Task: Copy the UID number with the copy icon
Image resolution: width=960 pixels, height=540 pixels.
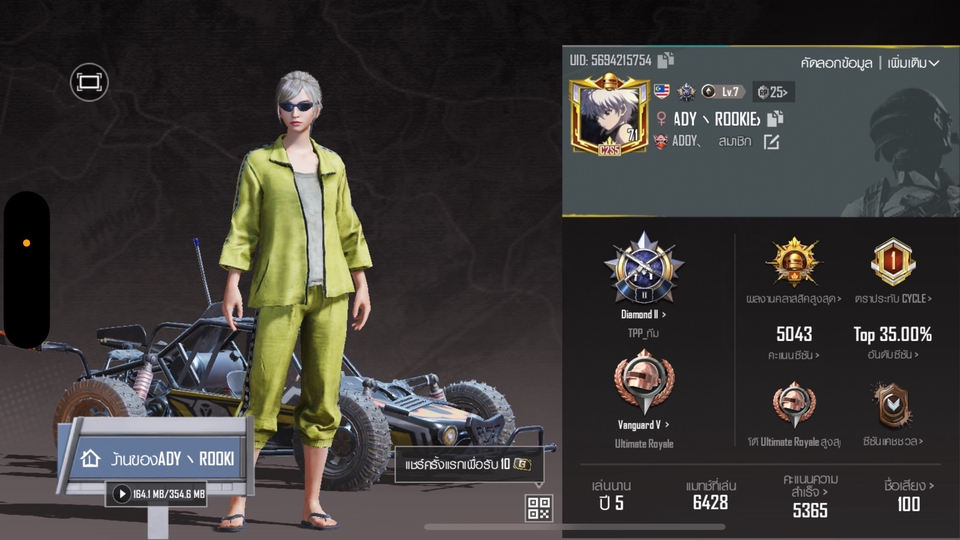Action: tap(666, 61)
